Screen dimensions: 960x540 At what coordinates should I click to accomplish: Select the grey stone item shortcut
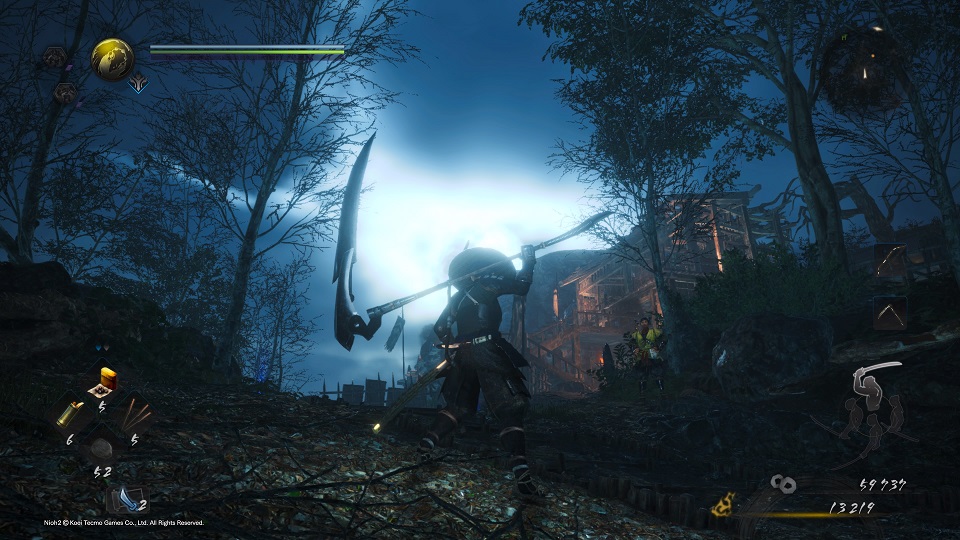click(102, 445)
